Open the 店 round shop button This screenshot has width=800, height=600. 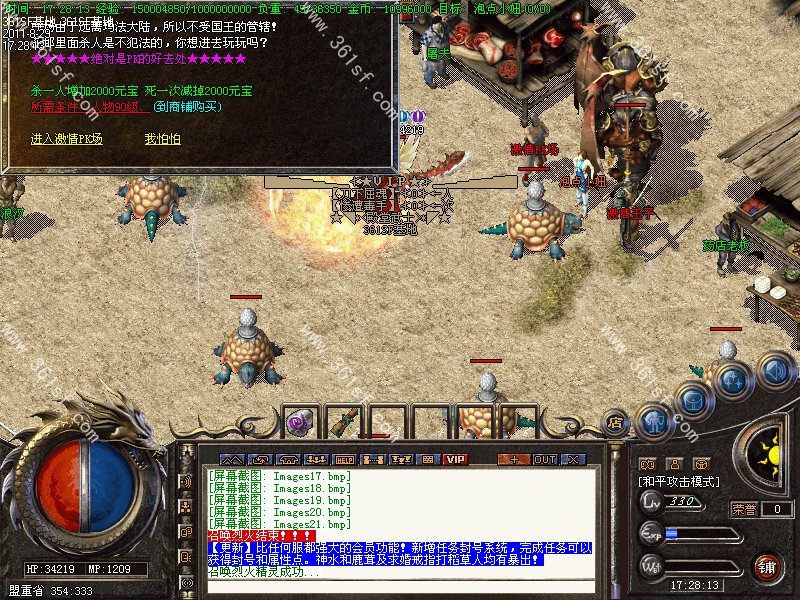pyautogui.click(x=616, y=423)
